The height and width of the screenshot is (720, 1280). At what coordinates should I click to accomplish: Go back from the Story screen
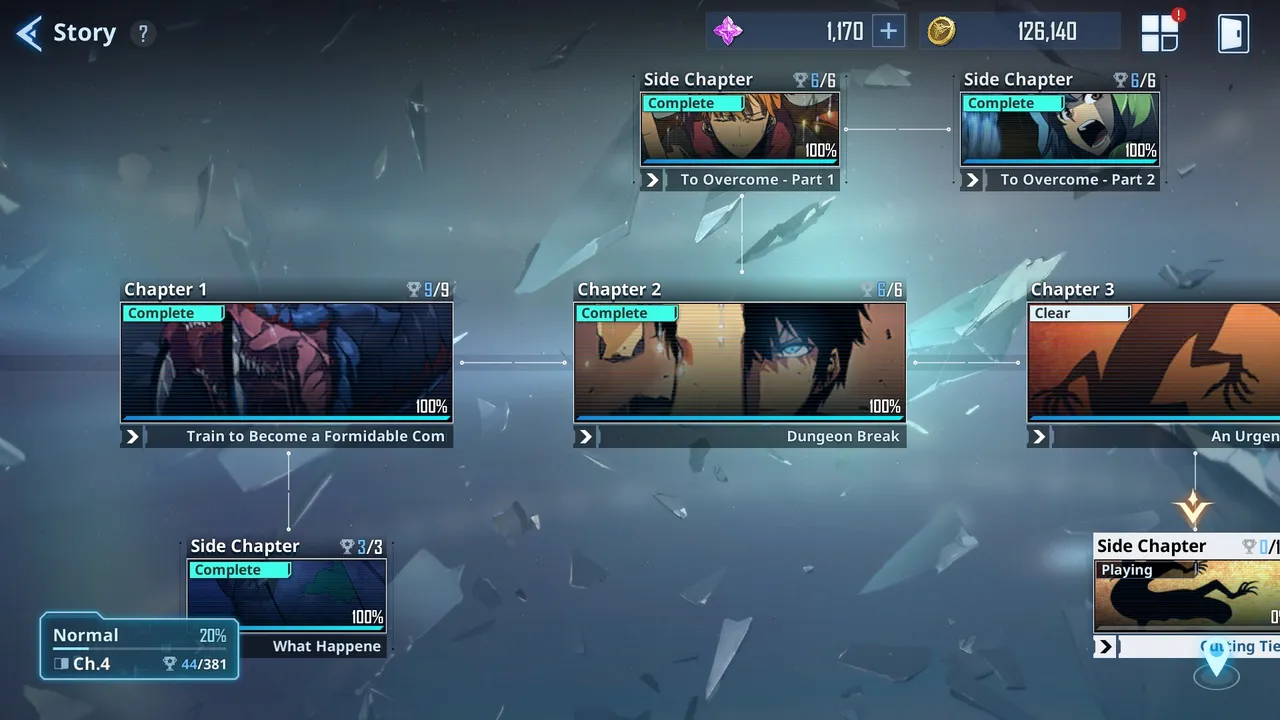point(29,33)
